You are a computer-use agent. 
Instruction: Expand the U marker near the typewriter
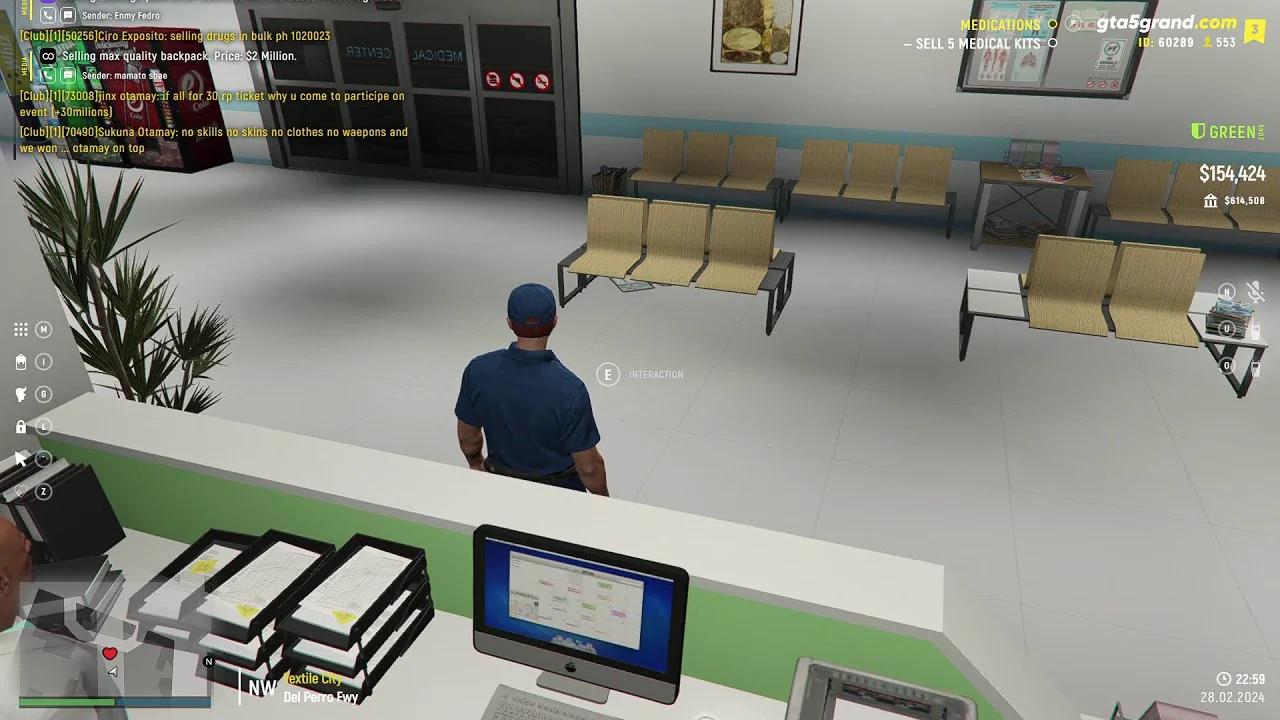pos(1227,328)
